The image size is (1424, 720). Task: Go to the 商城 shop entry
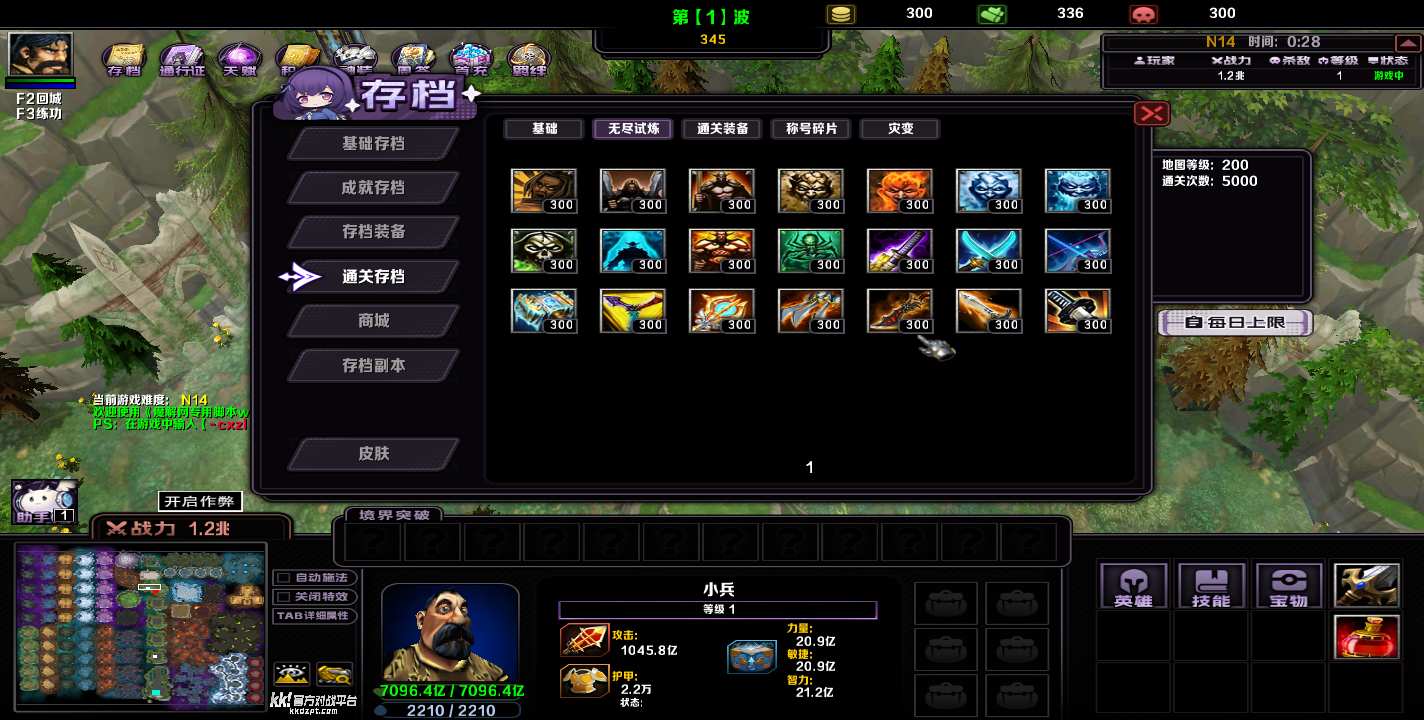[x=373, y=320]
